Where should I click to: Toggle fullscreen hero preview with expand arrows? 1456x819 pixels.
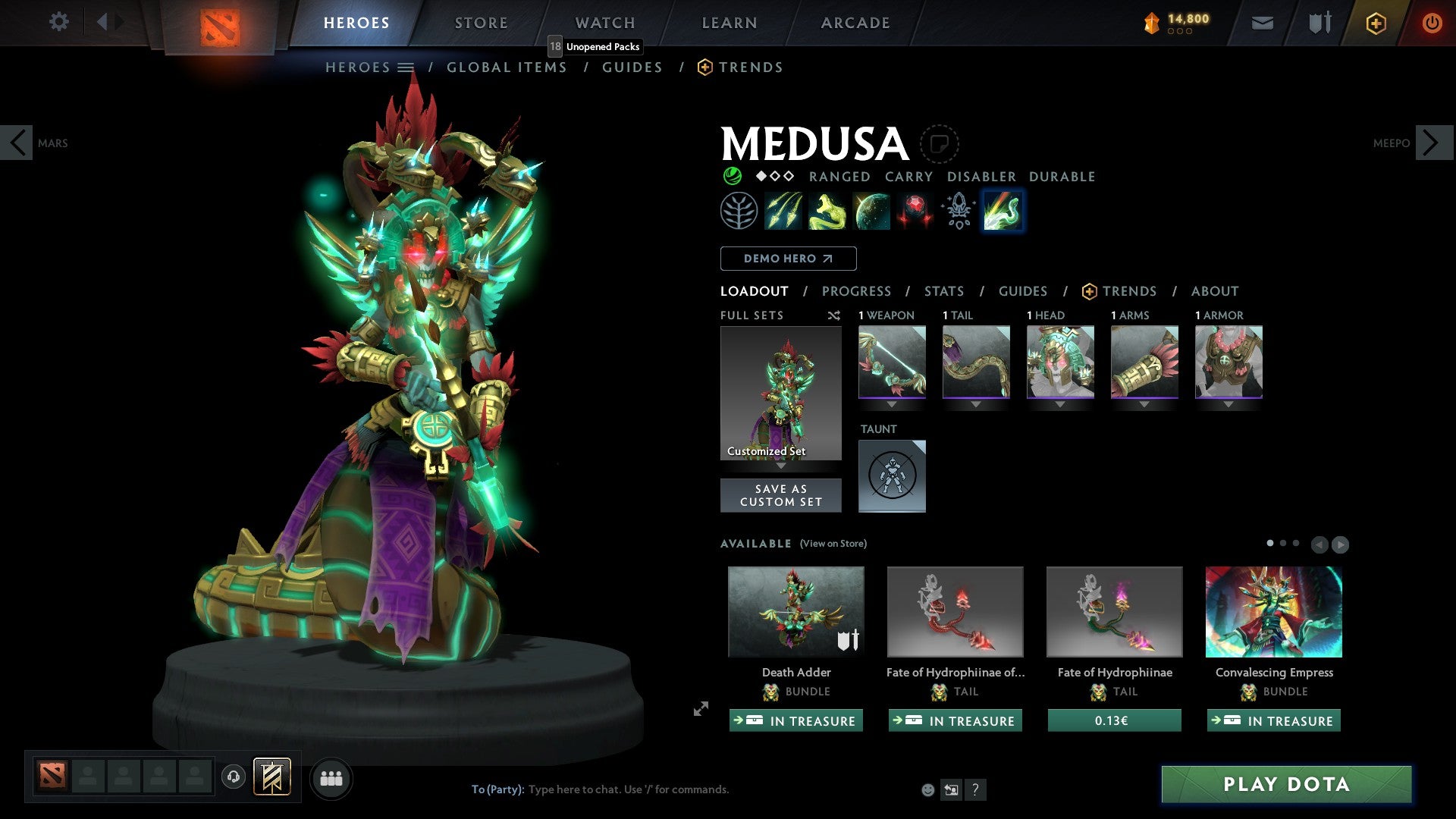click(700, 710)
